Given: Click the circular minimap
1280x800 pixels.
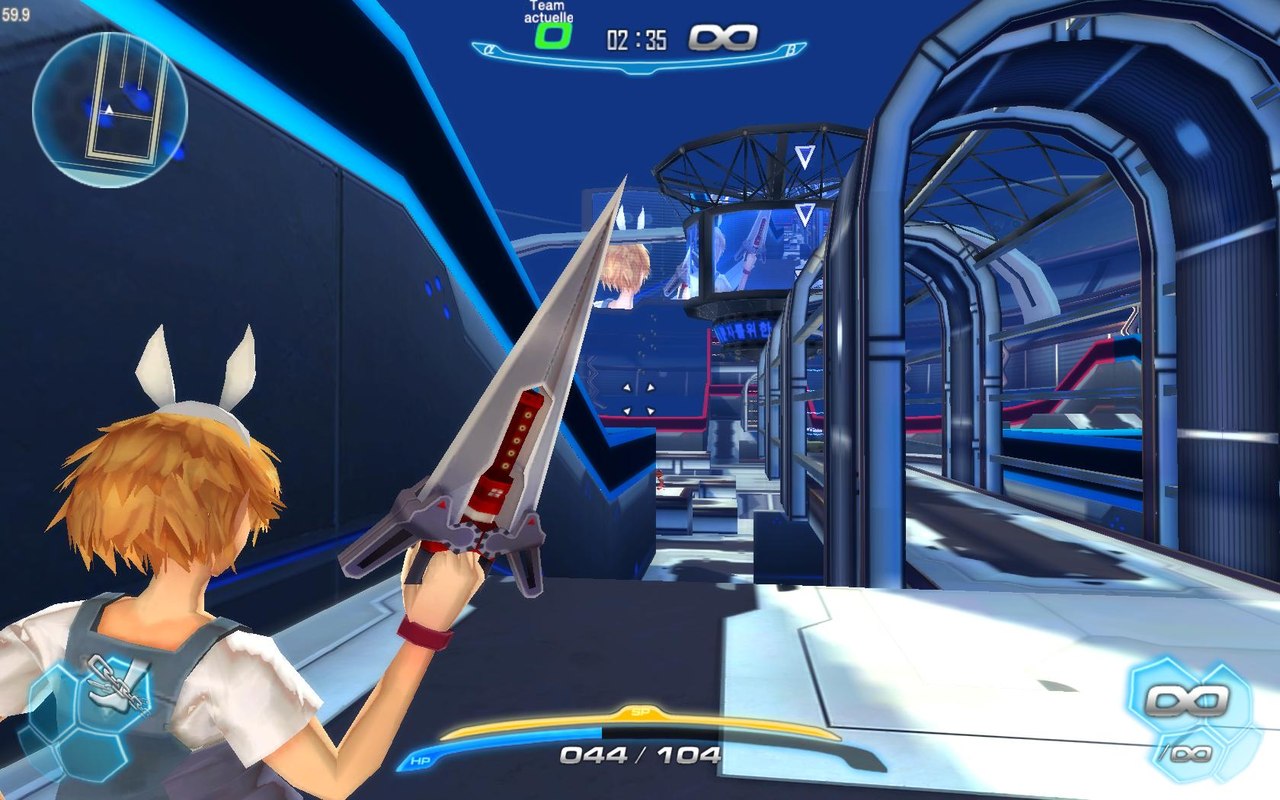Looking at the screenshot, I should (x=110, y=110).
